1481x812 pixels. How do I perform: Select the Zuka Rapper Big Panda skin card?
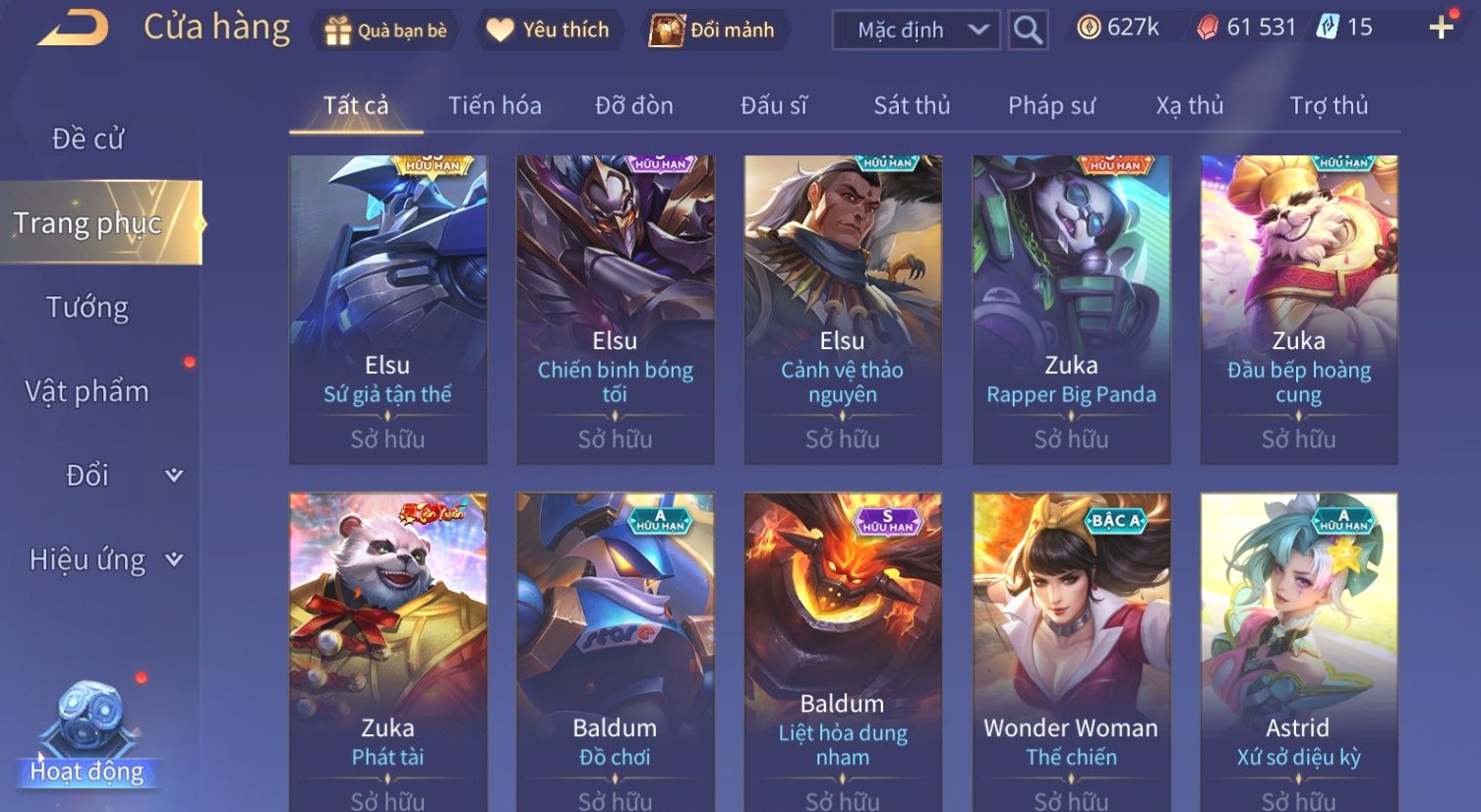click(x=1071, y=309)
